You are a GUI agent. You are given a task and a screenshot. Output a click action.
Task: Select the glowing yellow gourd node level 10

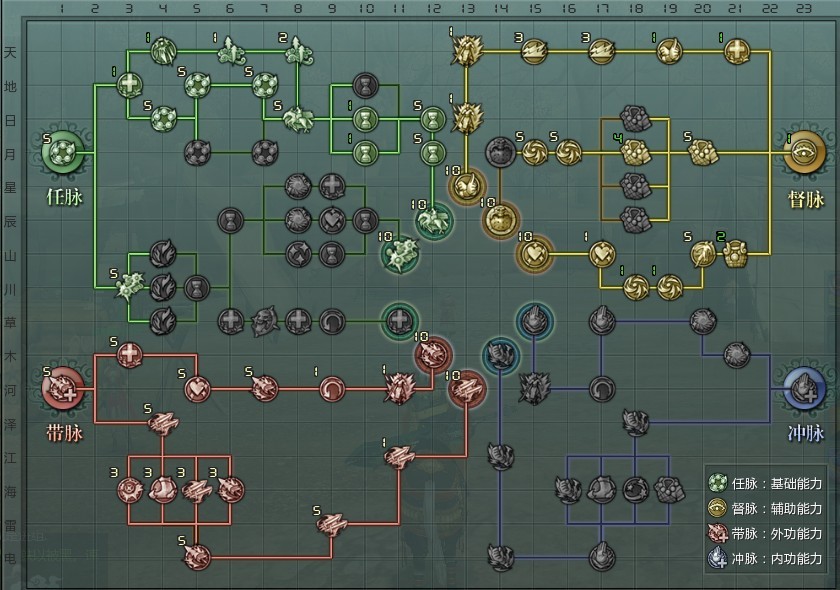[x=500, y=220]
